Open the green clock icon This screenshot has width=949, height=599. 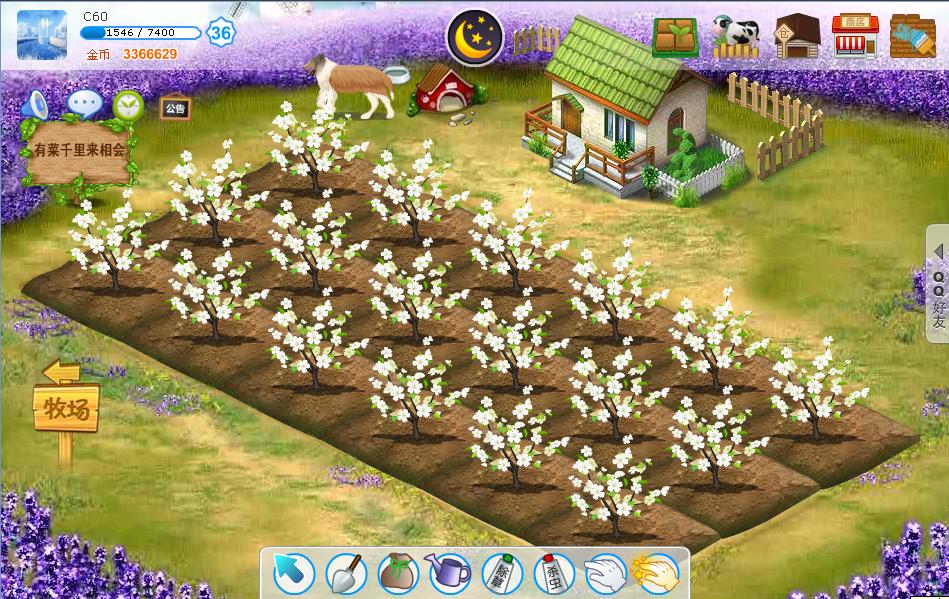pos(128,105)
